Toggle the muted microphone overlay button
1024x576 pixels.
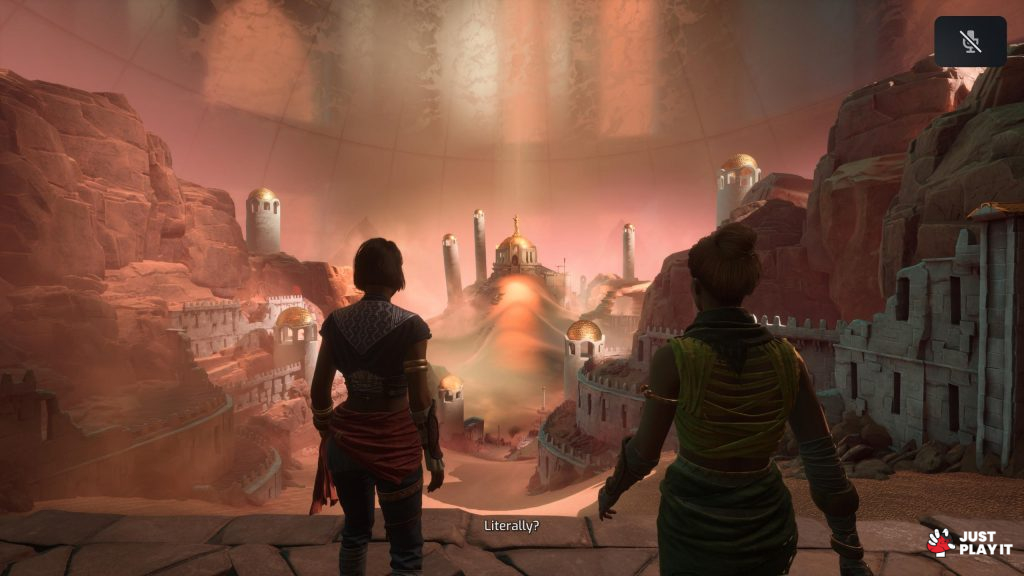(970, 41)
